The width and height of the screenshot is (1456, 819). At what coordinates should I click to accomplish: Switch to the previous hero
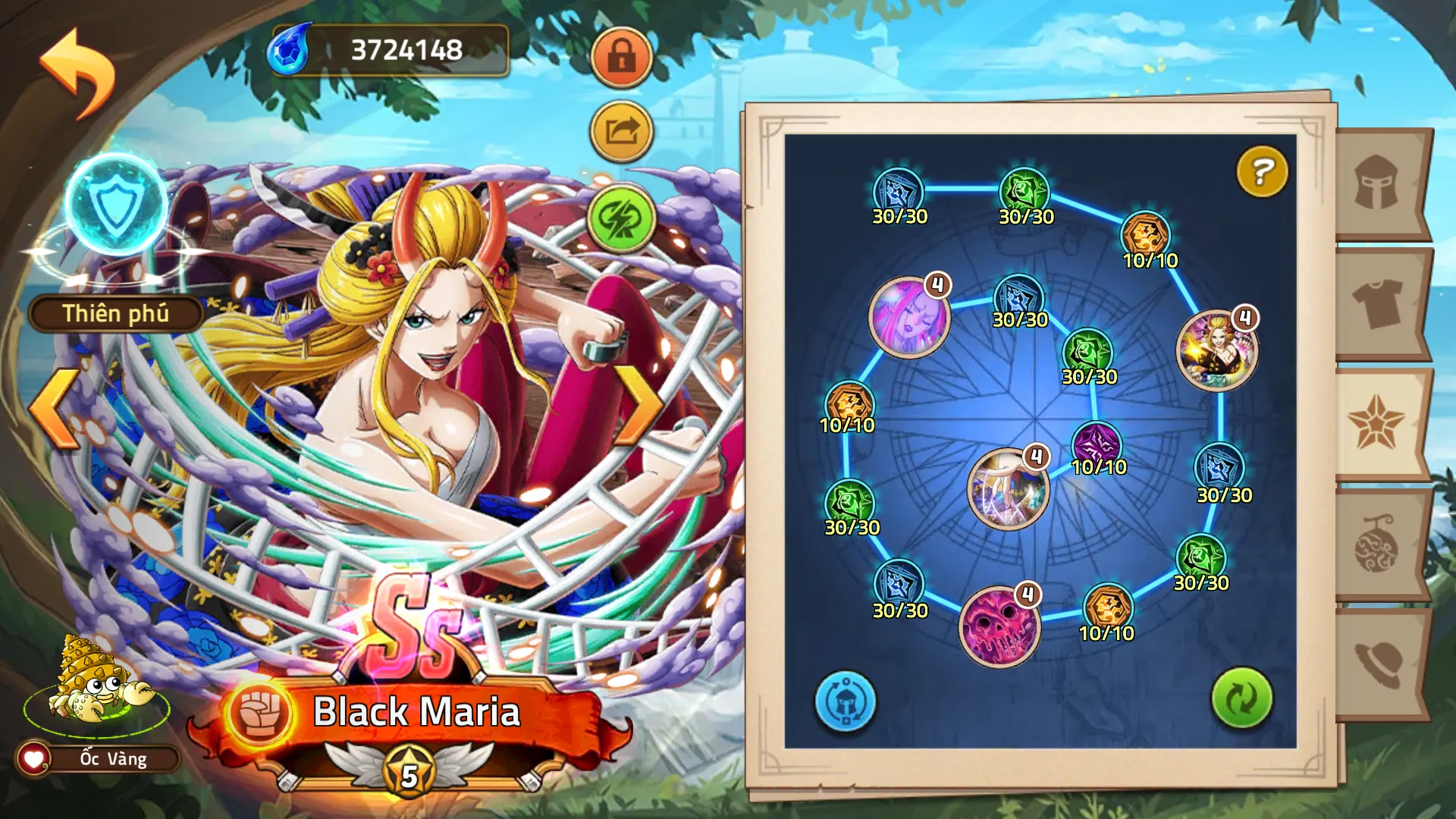(x=53, y=408)
